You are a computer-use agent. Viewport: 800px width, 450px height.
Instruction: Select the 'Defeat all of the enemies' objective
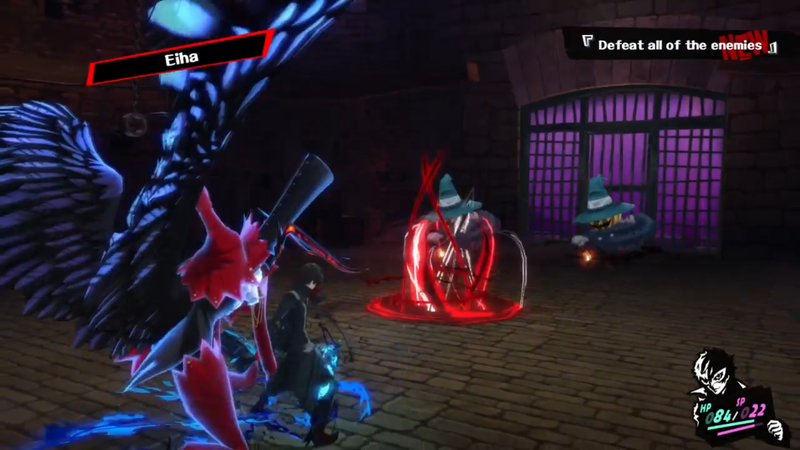click(679, 45)
